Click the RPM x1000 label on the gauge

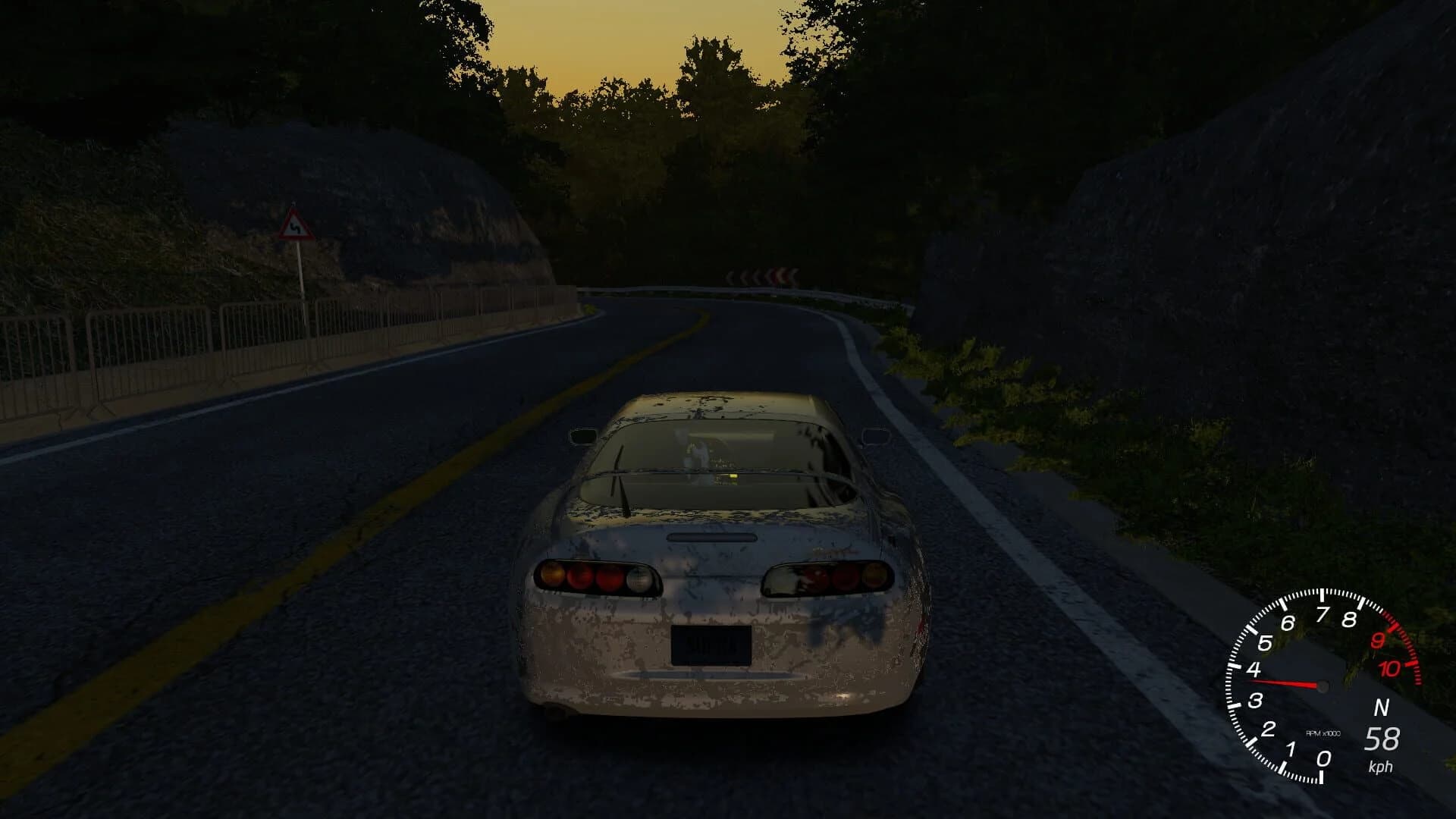(1323, 733)
